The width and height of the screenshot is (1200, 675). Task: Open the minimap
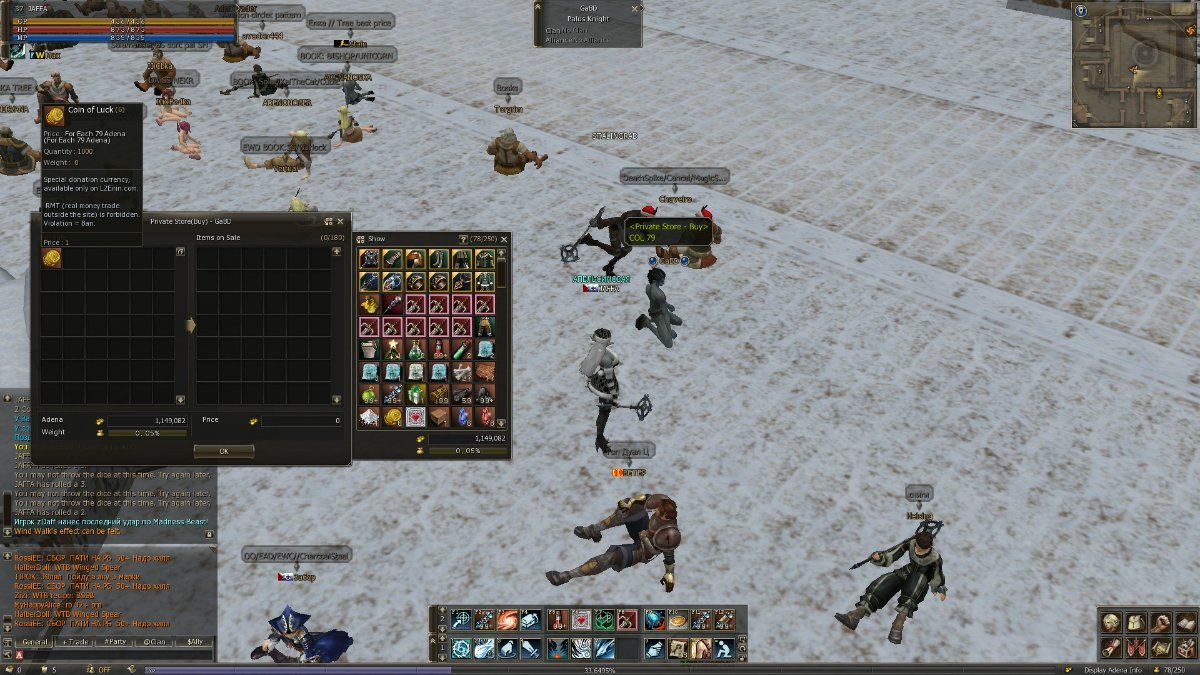pyautogui.click(x=1133, y=65)
